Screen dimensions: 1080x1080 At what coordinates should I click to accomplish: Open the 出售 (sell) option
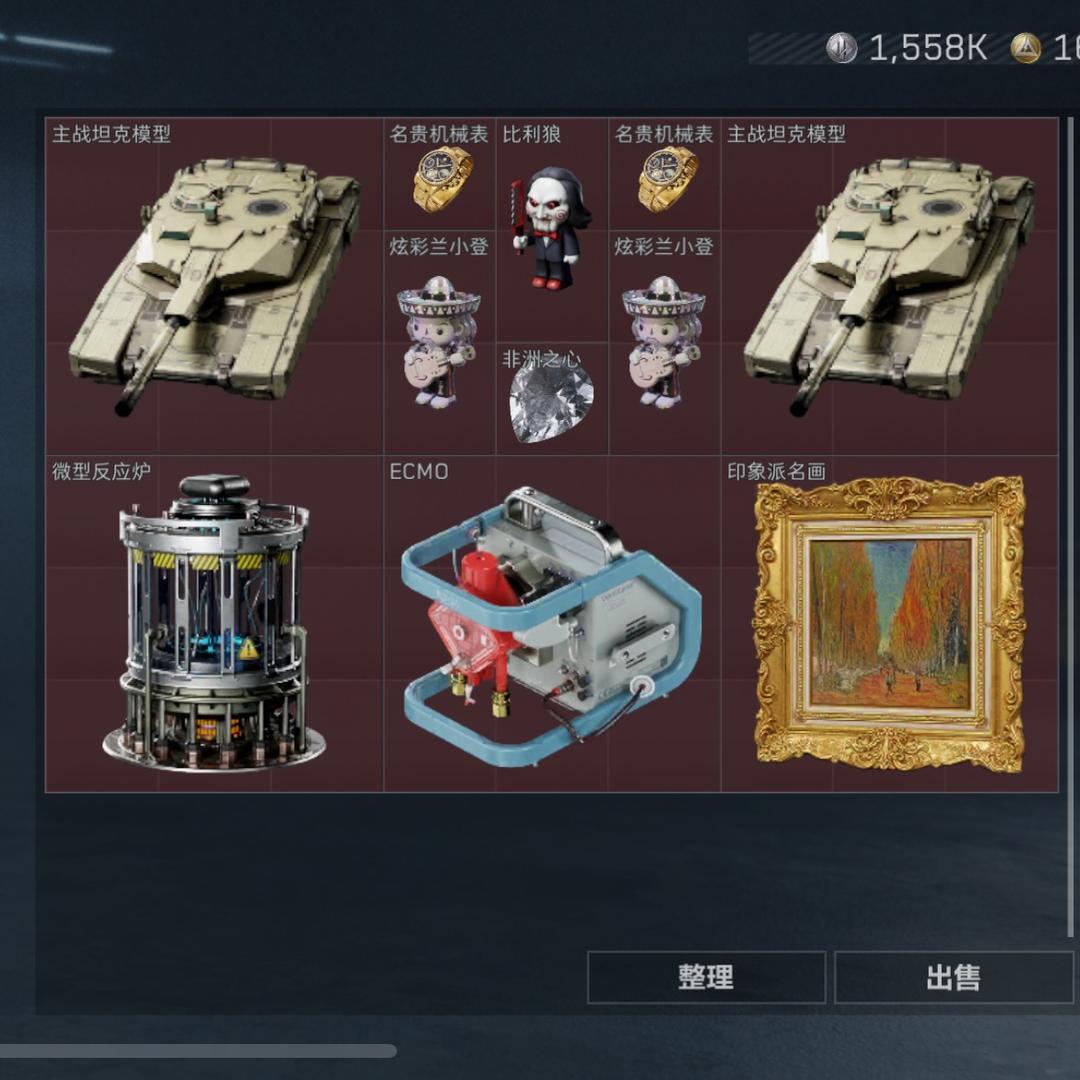point(953,977)
